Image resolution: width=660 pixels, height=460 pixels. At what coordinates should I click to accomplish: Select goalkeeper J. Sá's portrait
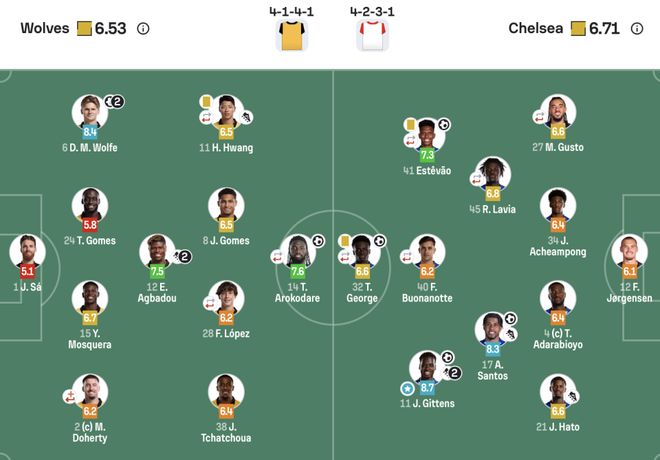click(27, 250)
